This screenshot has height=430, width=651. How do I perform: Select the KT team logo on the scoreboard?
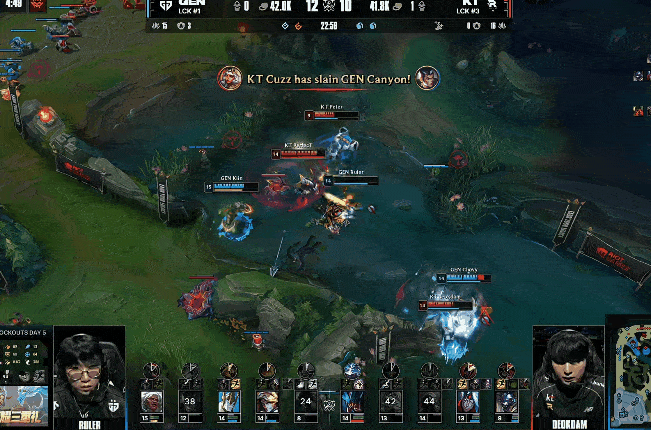coord(491,7)
